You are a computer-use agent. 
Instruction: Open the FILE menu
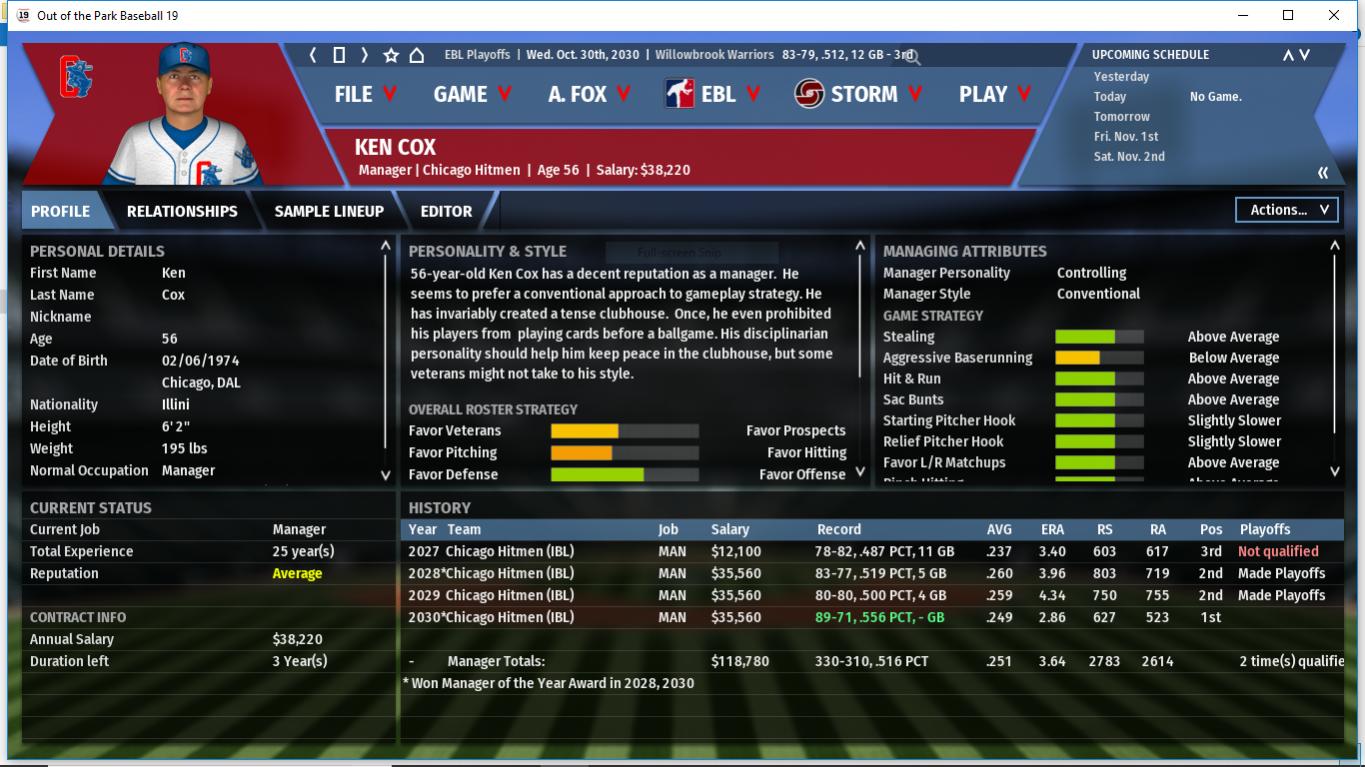(x=365, y=94)
